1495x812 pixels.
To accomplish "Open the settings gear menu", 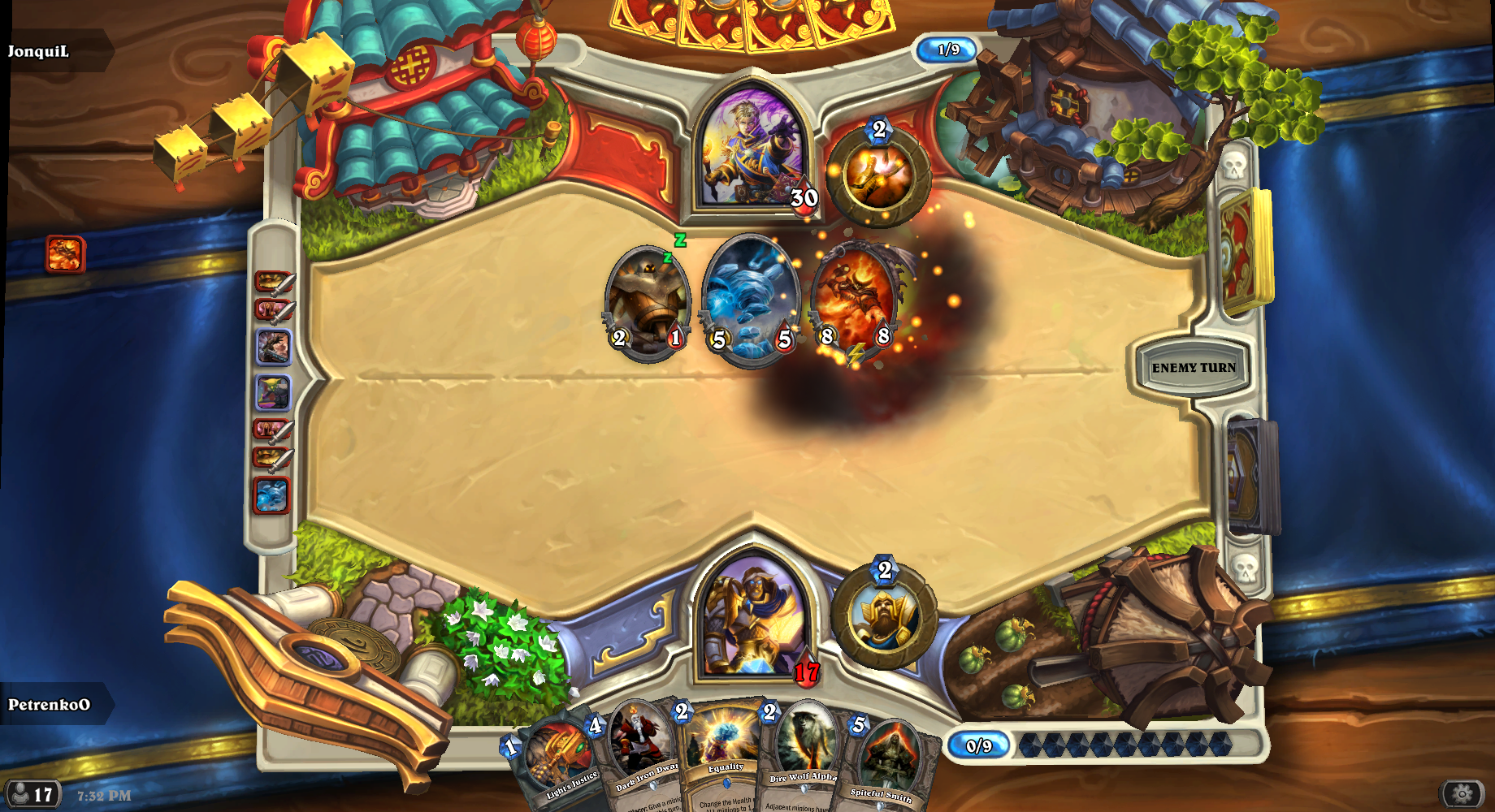I will coord(1462,793).
